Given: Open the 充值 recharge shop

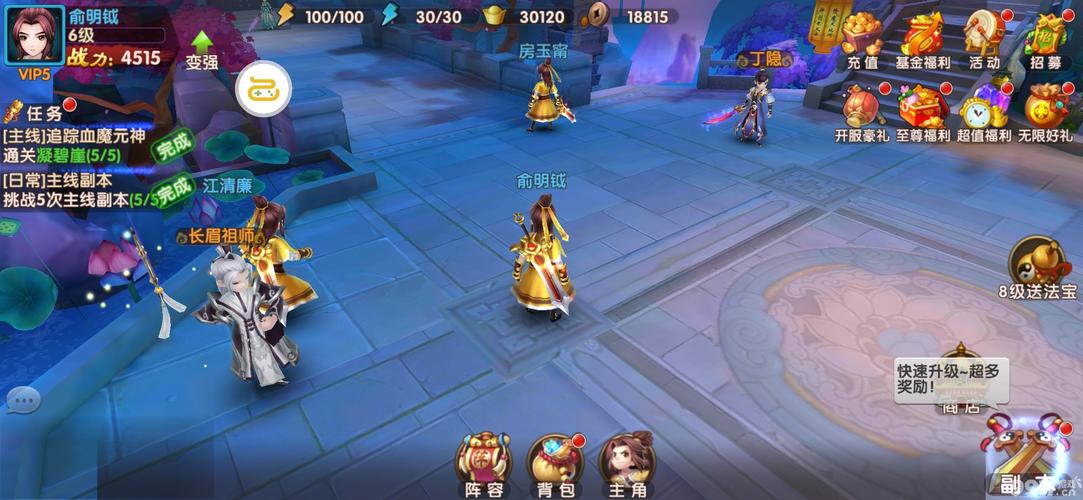Looking at the screenshot, I should tap(862, 37).
